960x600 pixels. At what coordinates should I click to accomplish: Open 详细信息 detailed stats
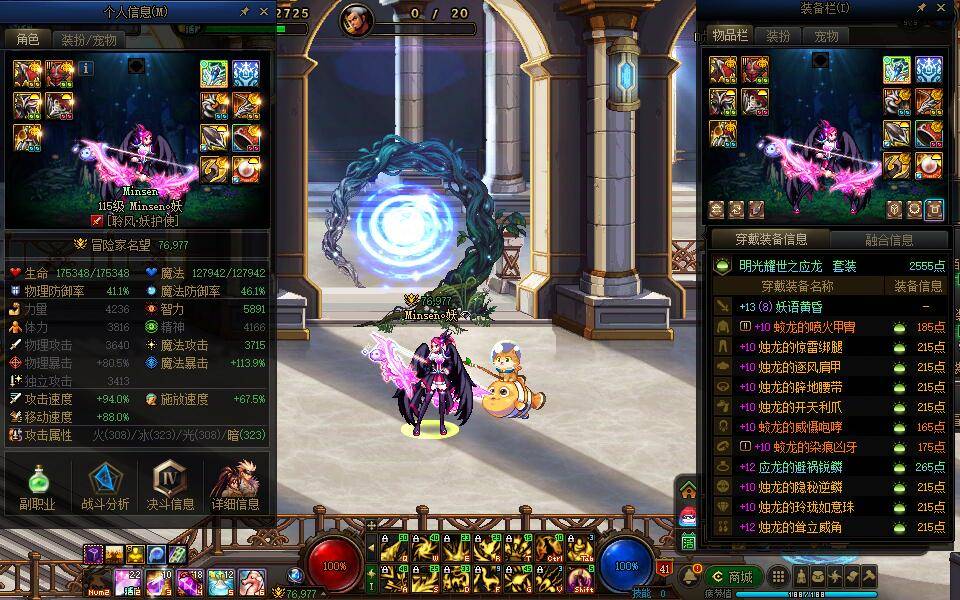236,487
